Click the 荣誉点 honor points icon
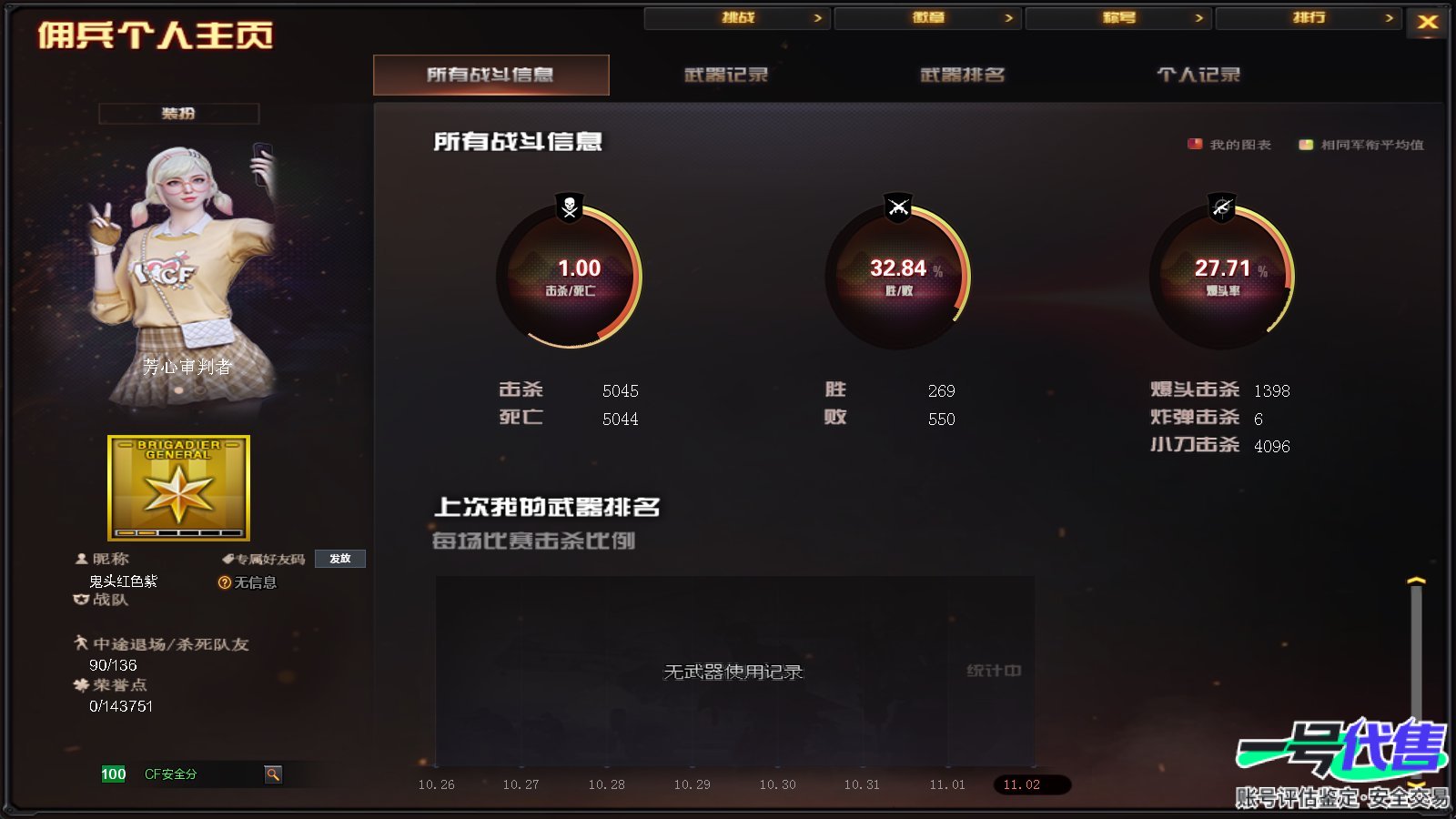Screen dimensions: 1456x819 [x=80, y=685]
